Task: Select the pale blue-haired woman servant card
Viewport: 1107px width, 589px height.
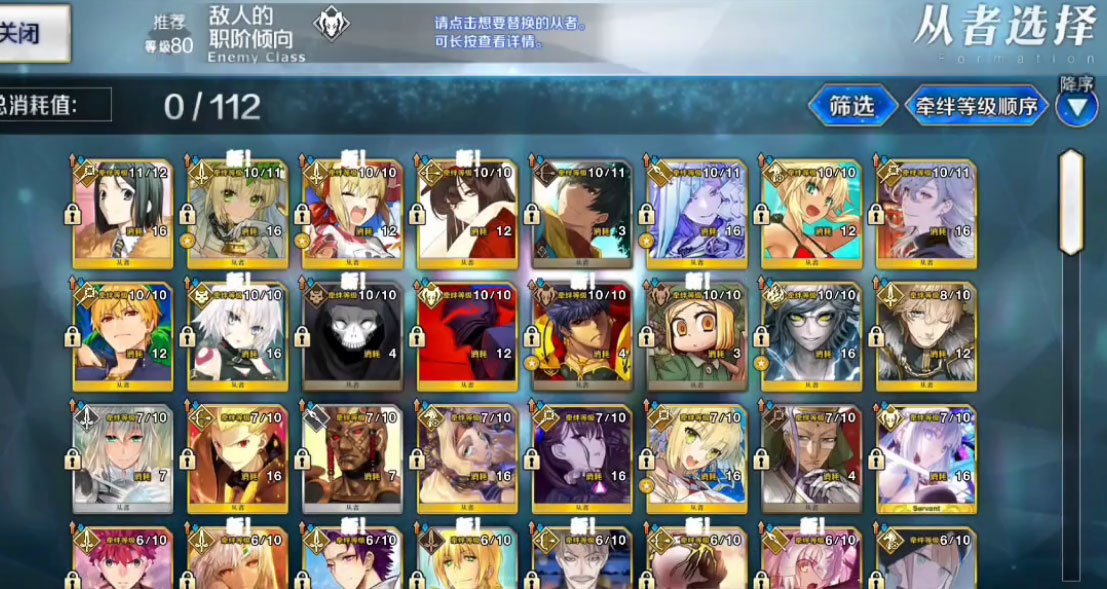Action: (x=696, y=212)
